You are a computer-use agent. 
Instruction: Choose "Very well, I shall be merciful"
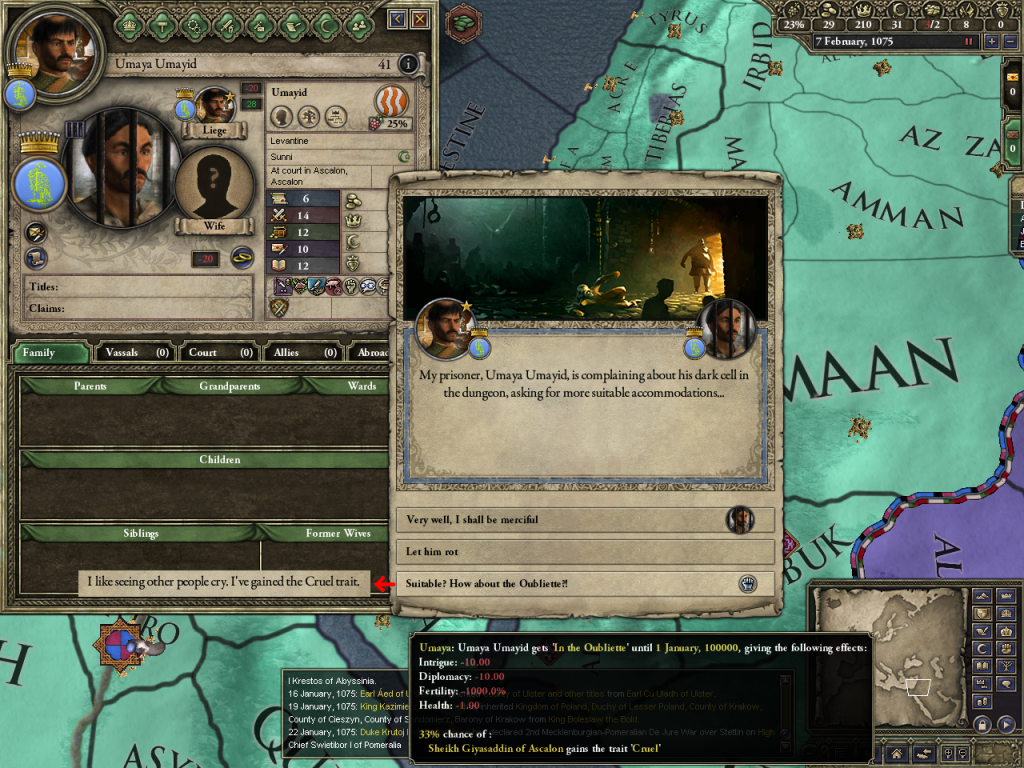[x=585, y=520]
